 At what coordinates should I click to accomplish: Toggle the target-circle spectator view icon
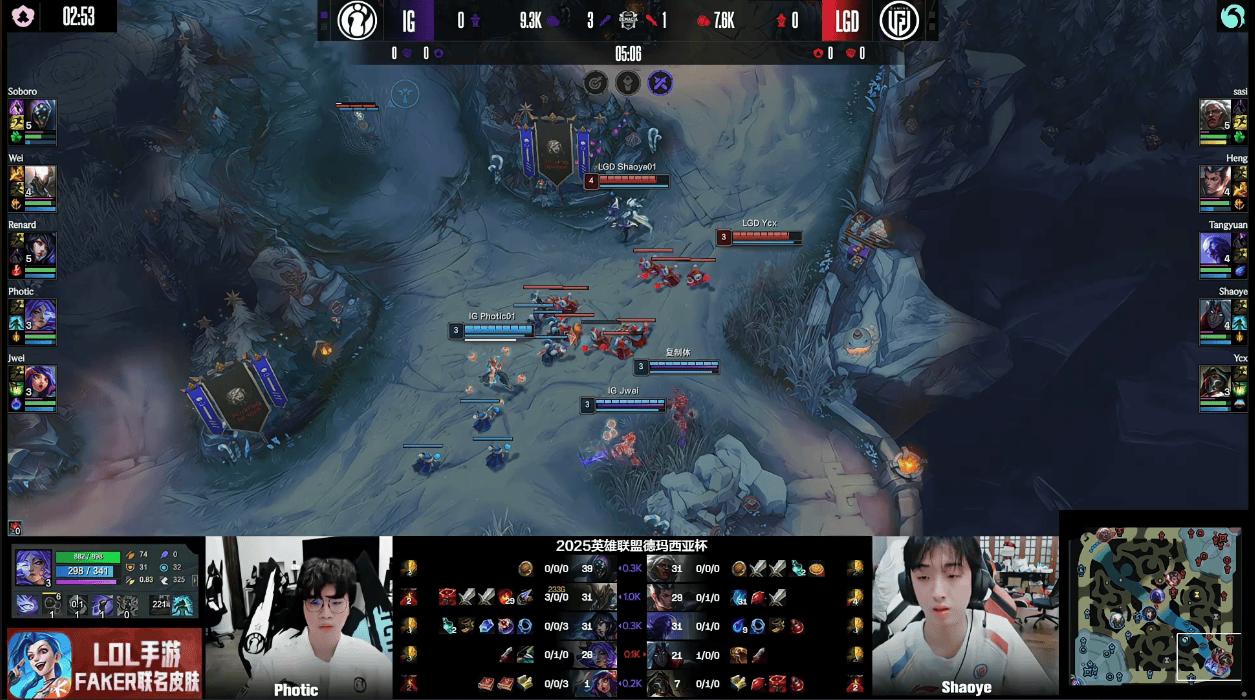pos(594,82)
